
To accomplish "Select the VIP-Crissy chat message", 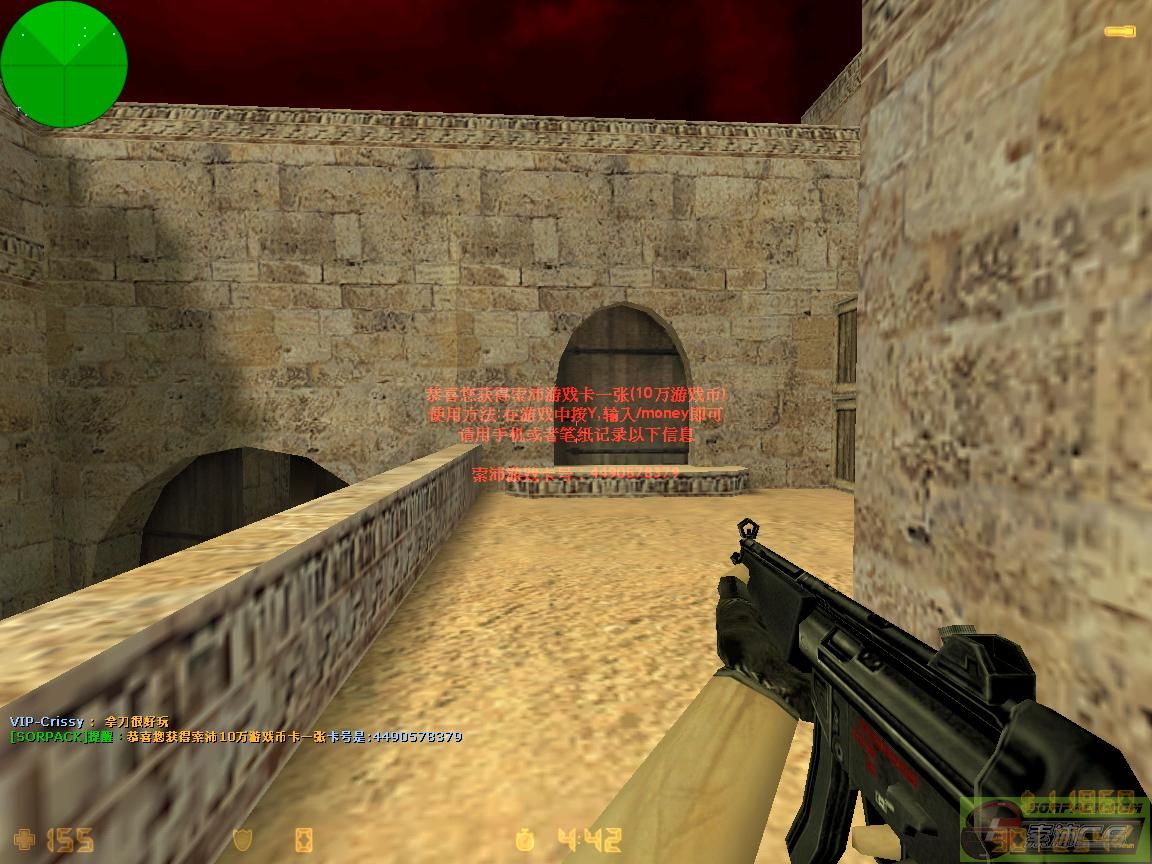I will (90, 721).
